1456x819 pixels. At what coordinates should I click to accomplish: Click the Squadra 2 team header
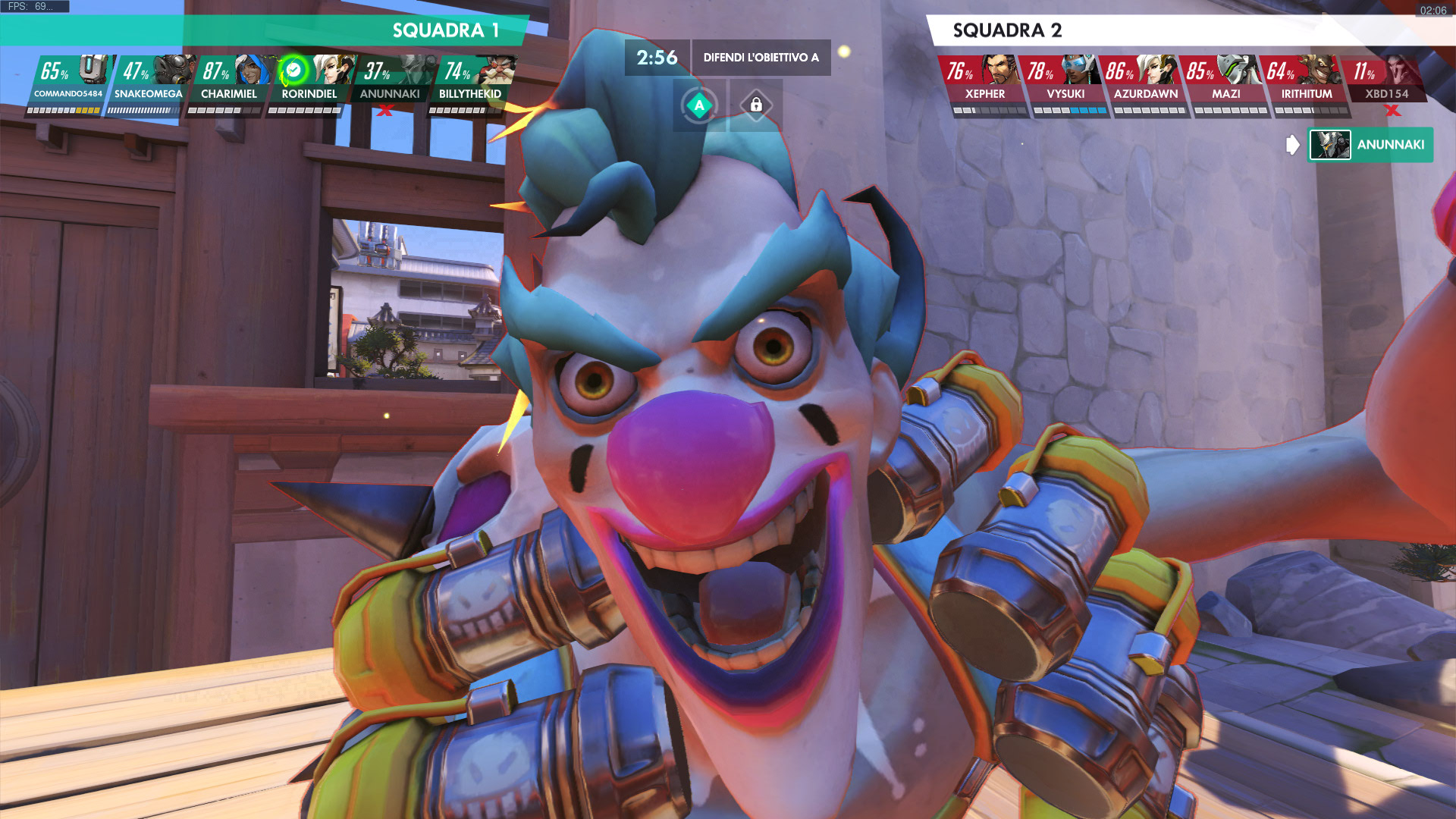pyautogui.click(x=1007, y=30)
